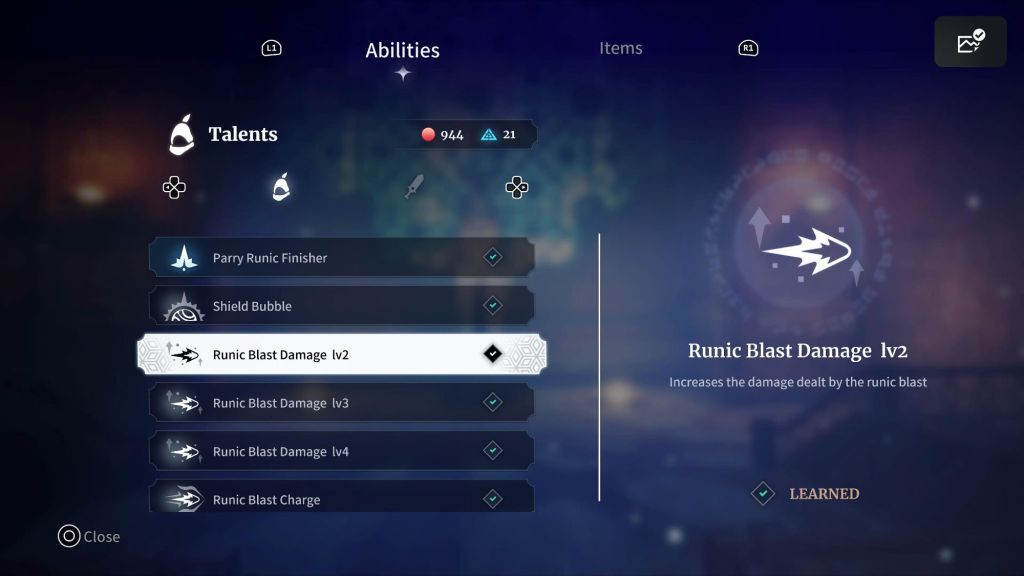Select Runic Blast Damage lv4 talent
The image size is (1024, 576).
[341, 451]
